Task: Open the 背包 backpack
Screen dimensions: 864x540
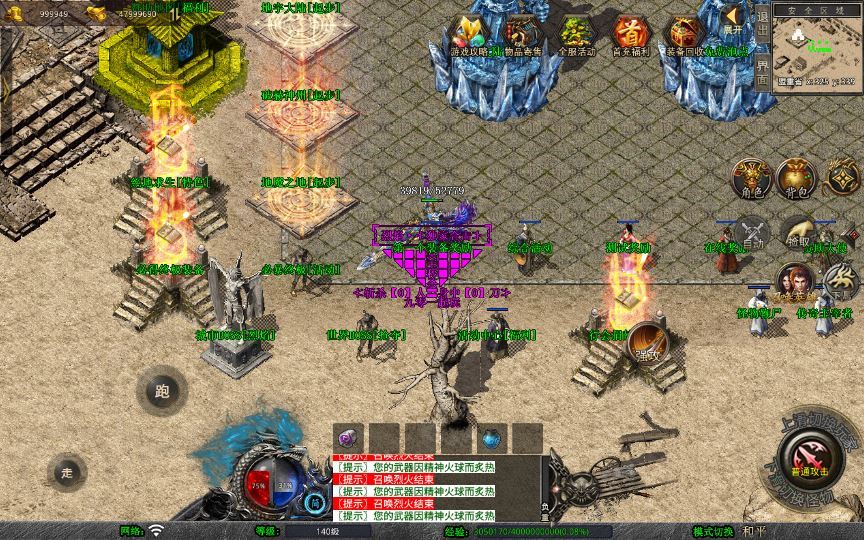Action: click(x=796, y=179)
